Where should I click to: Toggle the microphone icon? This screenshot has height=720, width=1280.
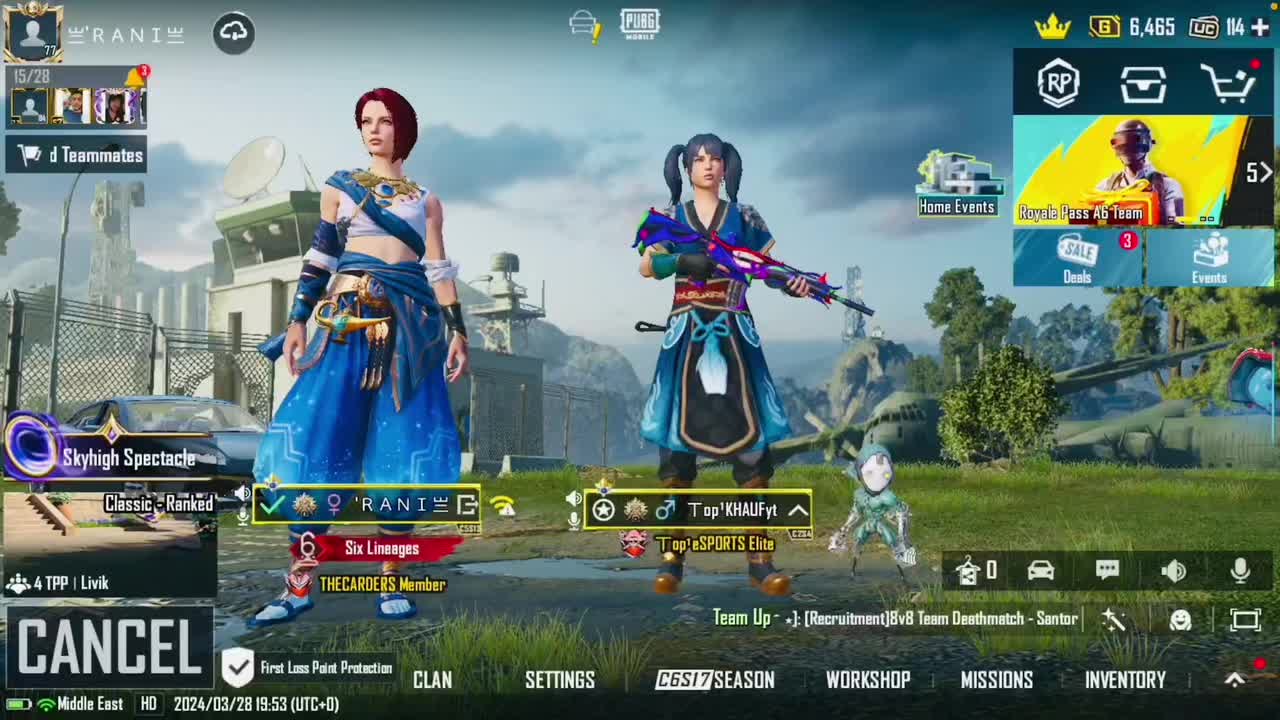pyautogui.click(x=1240, y=570)
